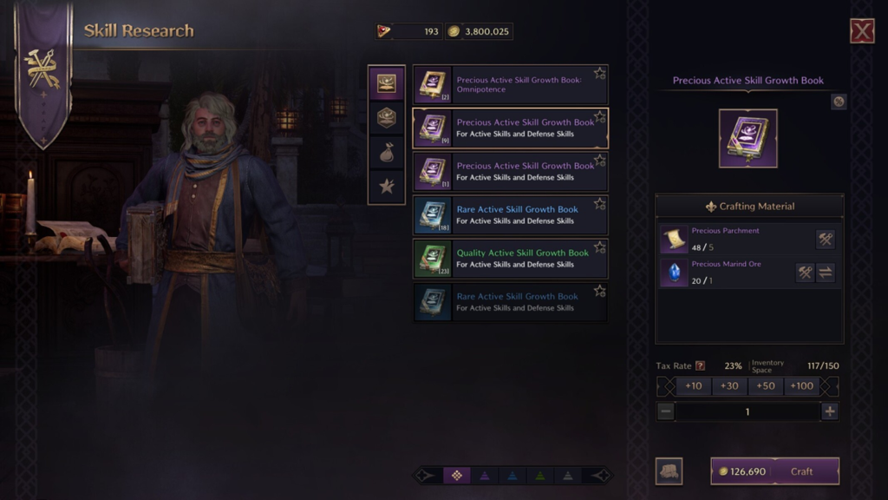This screenshot has height=500, width=888.
Task: Filter recipes by the green triangle grade
Action: pos(540,476)
